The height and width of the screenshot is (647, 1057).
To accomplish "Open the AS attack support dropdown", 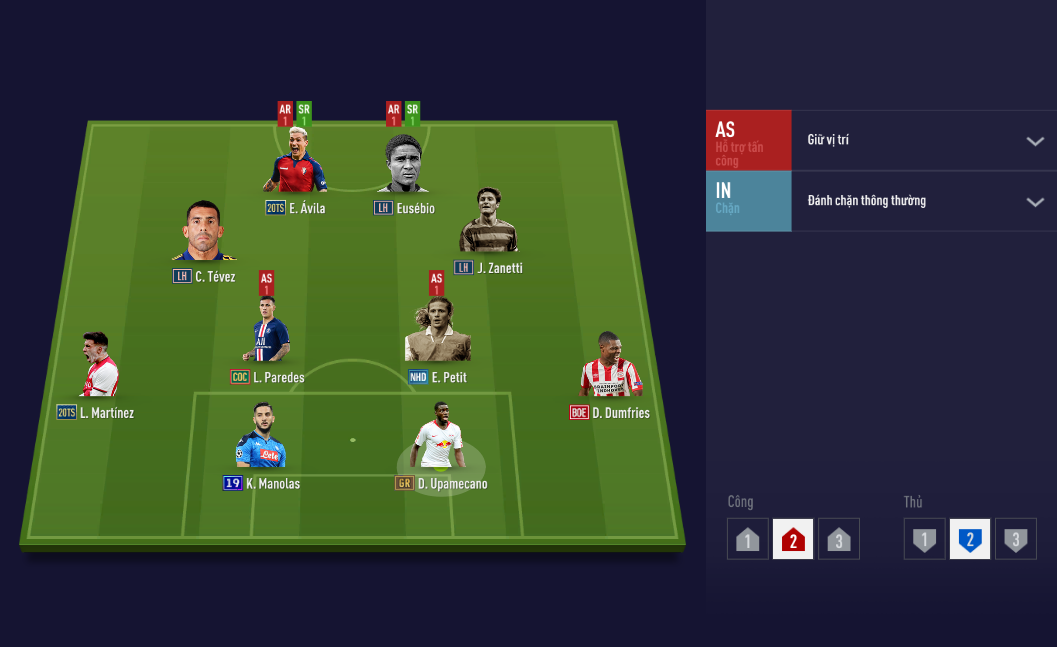I will [x=1034, y=141].
